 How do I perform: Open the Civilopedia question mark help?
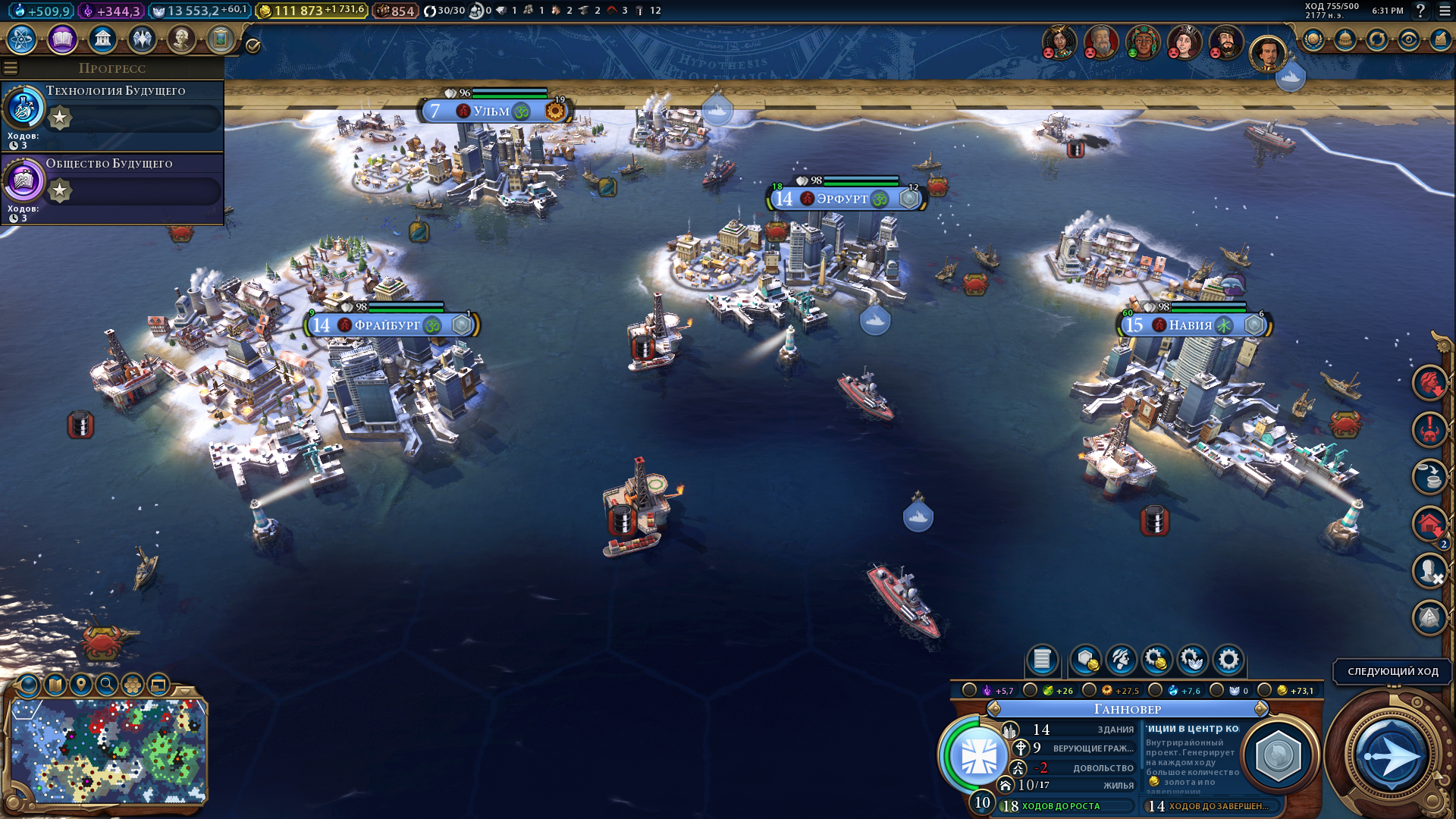[1420, 11]
